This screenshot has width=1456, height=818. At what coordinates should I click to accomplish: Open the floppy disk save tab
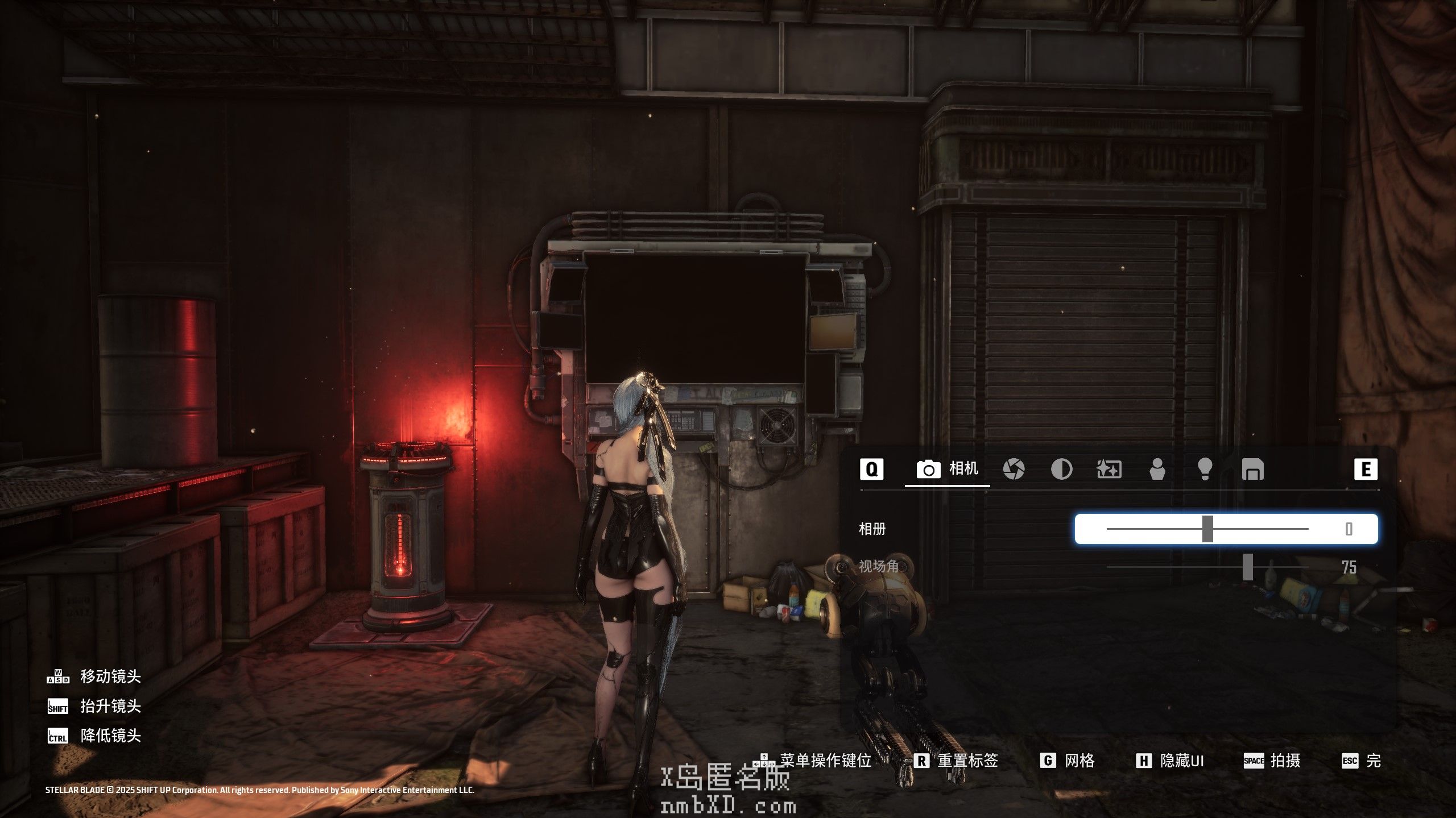pos(1252,470)
